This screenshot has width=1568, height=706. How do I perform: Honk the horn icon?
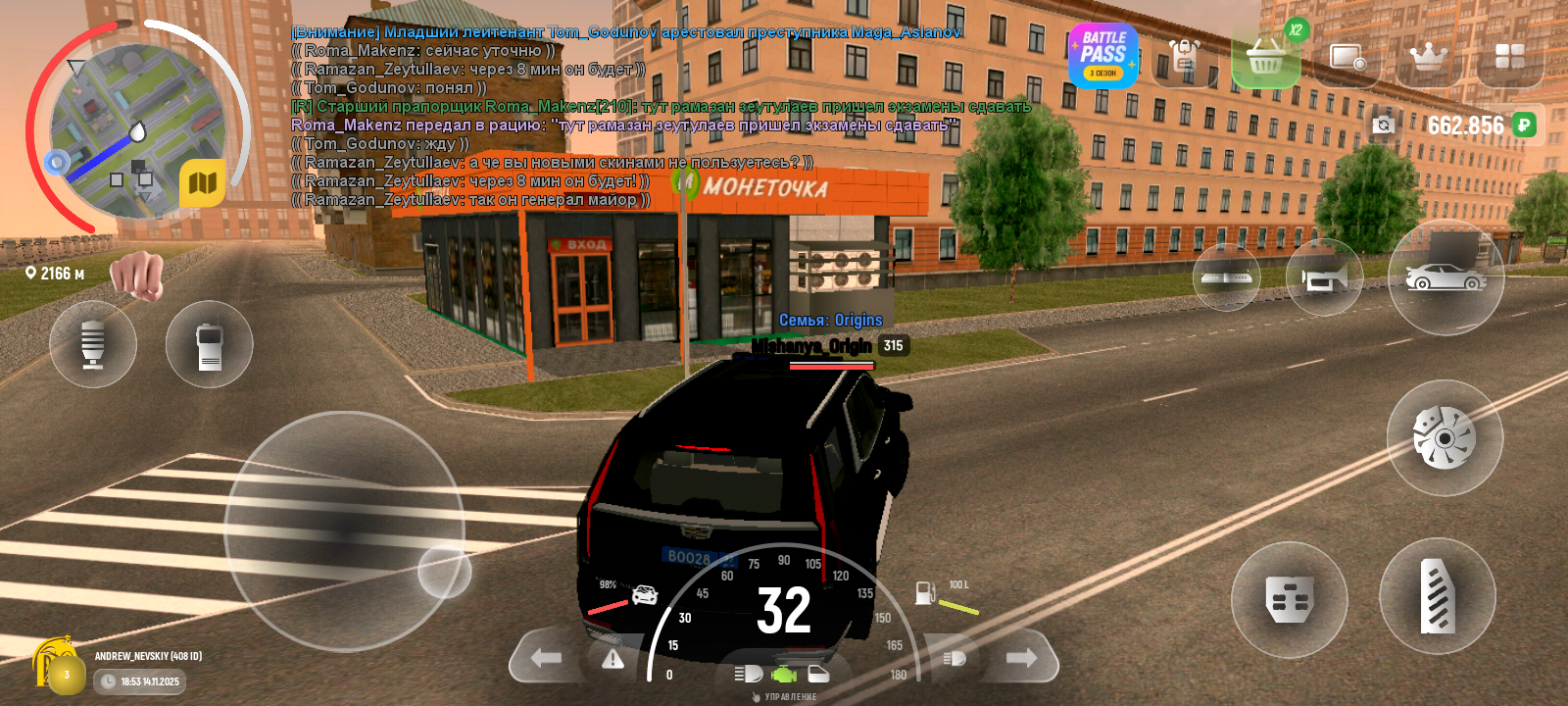point(1323,279)
